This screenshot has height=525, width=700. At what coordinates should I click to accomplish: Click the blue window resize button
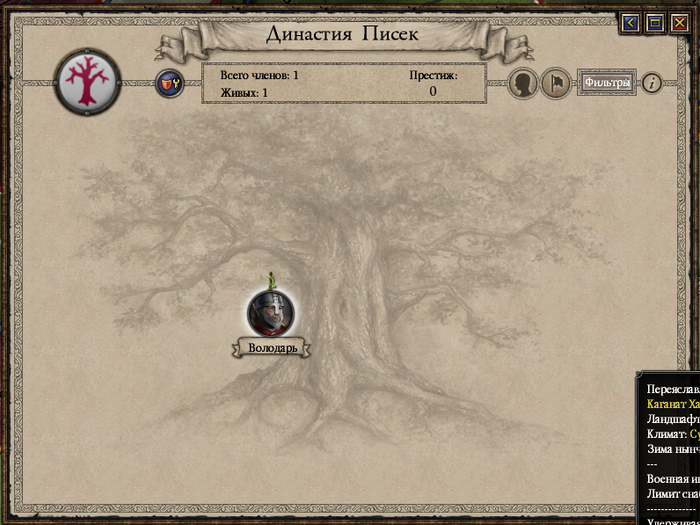655,23
